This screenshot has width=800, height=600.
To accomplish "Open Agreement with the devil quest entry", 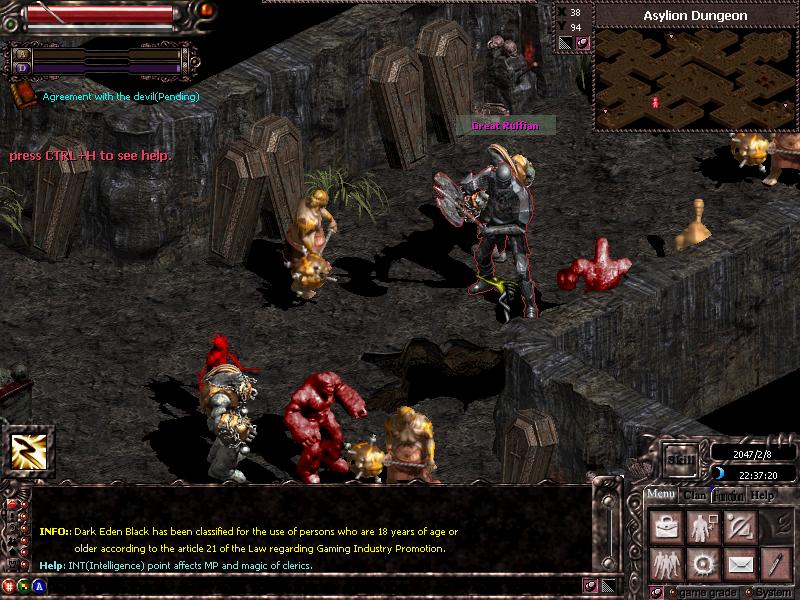I will click(120, 96).
